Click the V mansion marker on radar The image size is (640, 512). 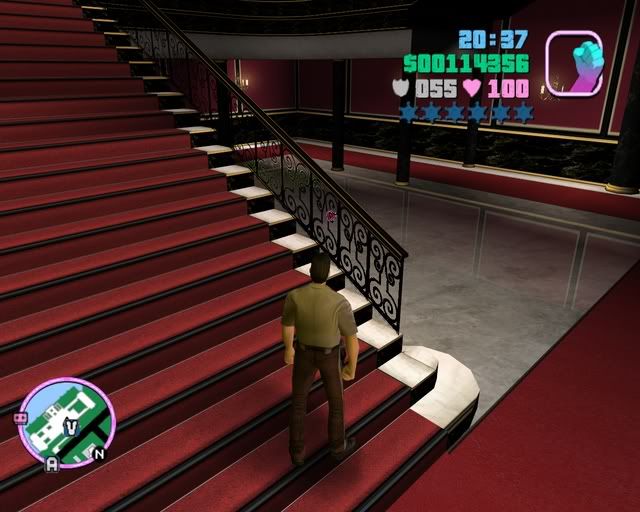click(71, 426)
